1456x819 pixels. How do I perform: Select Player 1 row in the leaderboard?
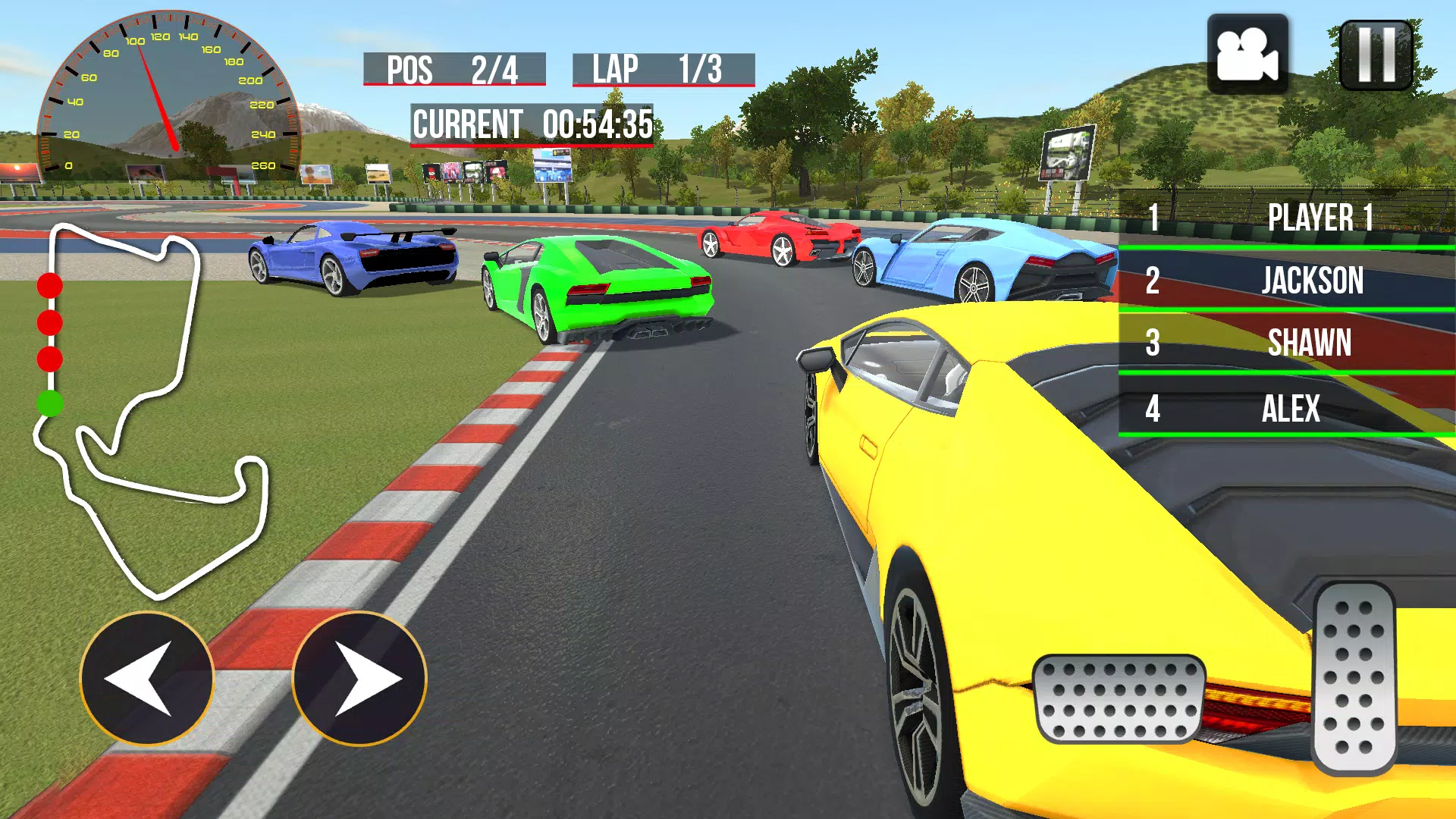pos(1286,218)
